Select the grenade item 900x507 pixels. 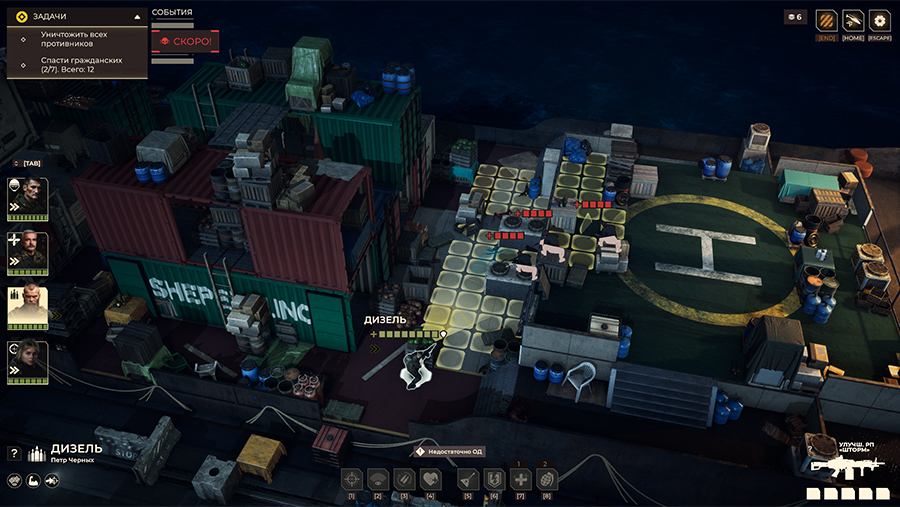coord(546,479)
